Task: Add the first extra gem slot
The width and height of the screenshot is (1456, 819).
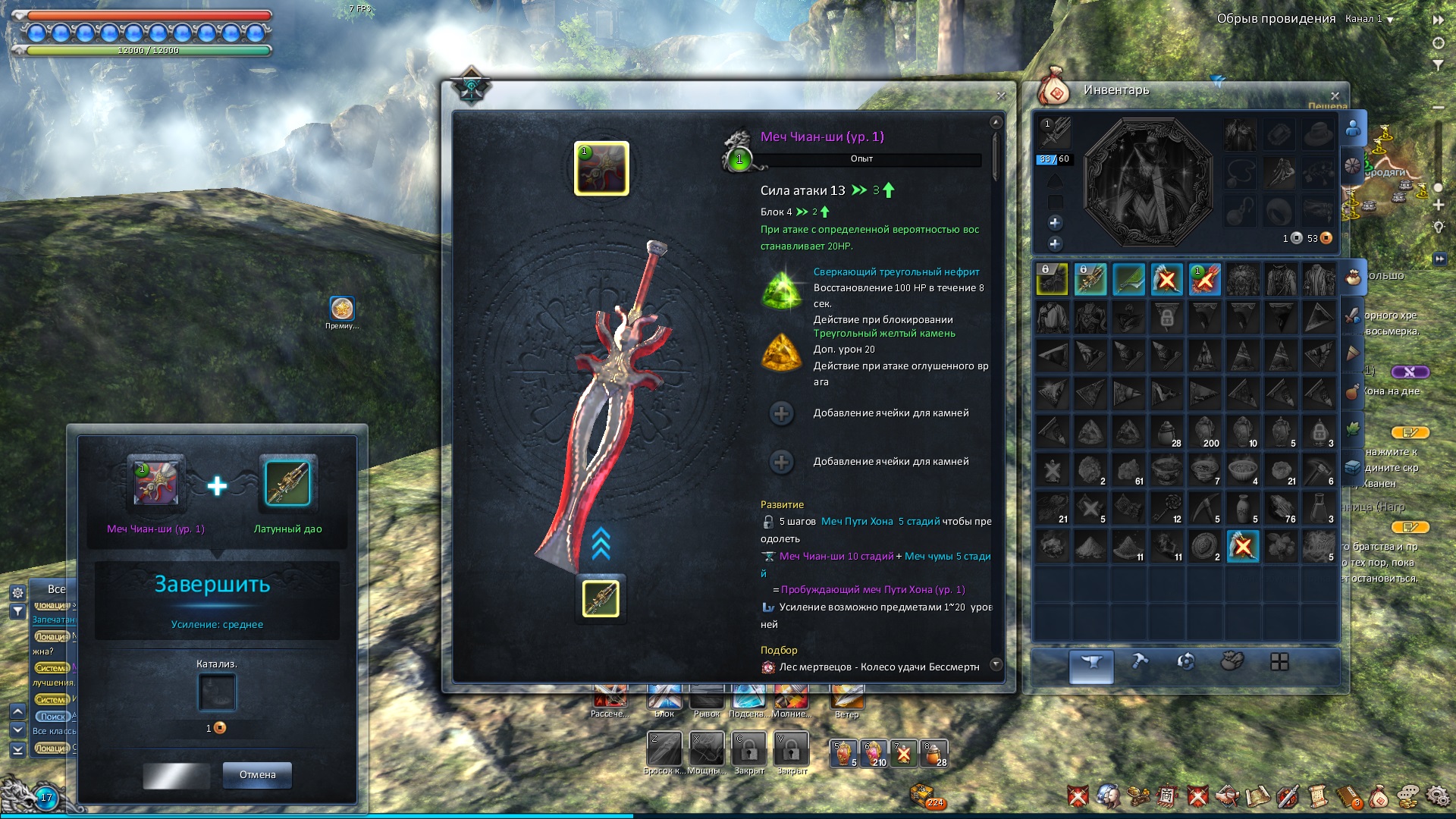Action: 782,413
